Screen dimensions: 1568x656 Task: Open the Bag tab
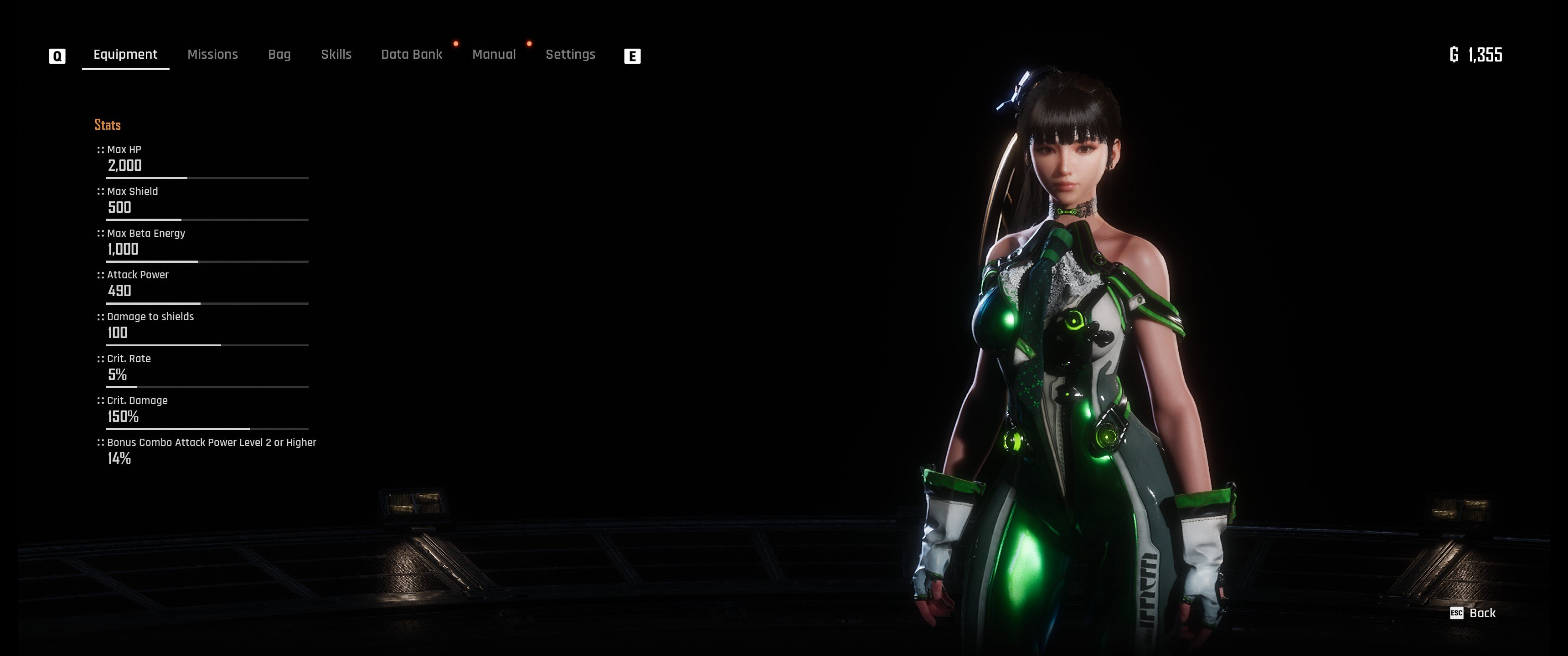tap(279, 55)
